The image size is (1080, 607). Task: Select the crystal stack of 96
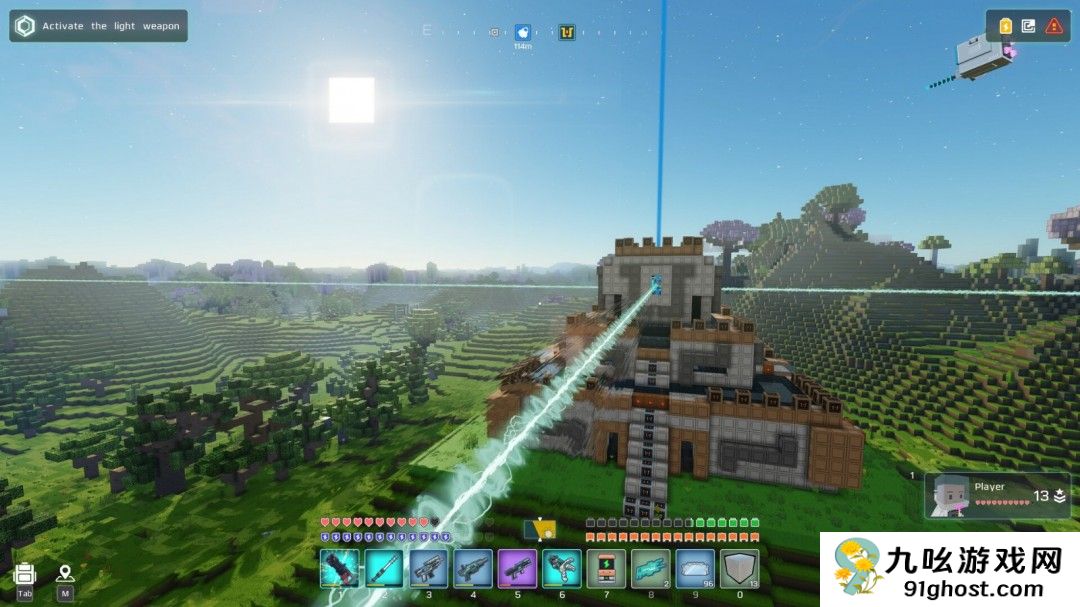click(x=695, y=568)
